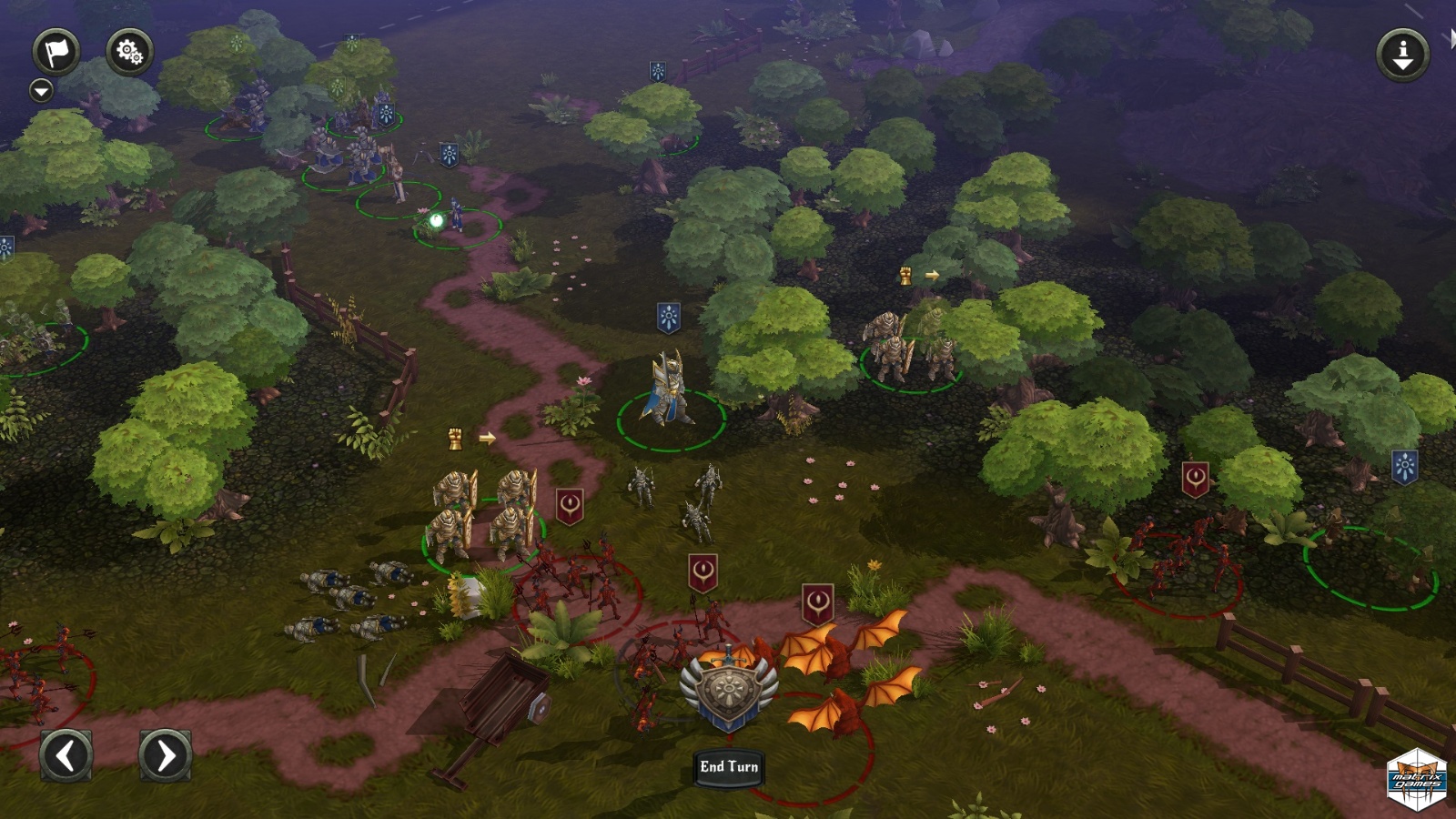Select previous unit with left arrow
The height and width of the screenshot is (819, 1456).
(66, 754)
